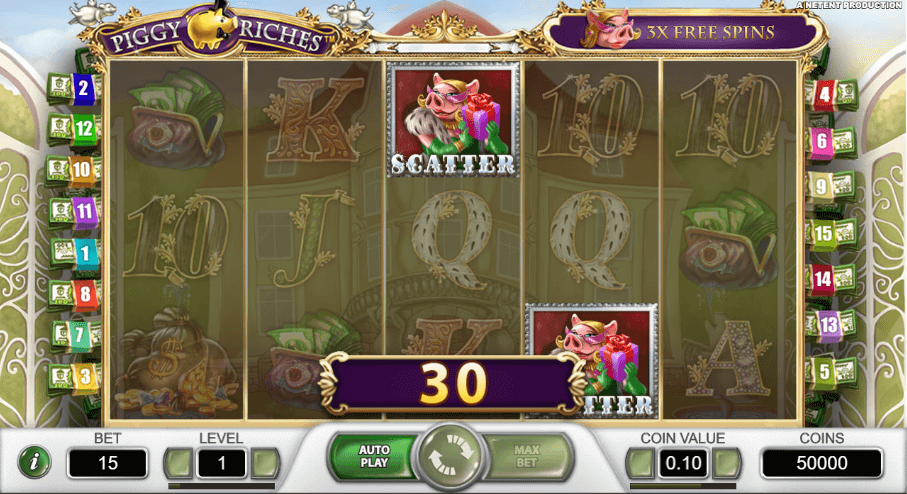Select payline tag number 2

[x=82, y=88]
